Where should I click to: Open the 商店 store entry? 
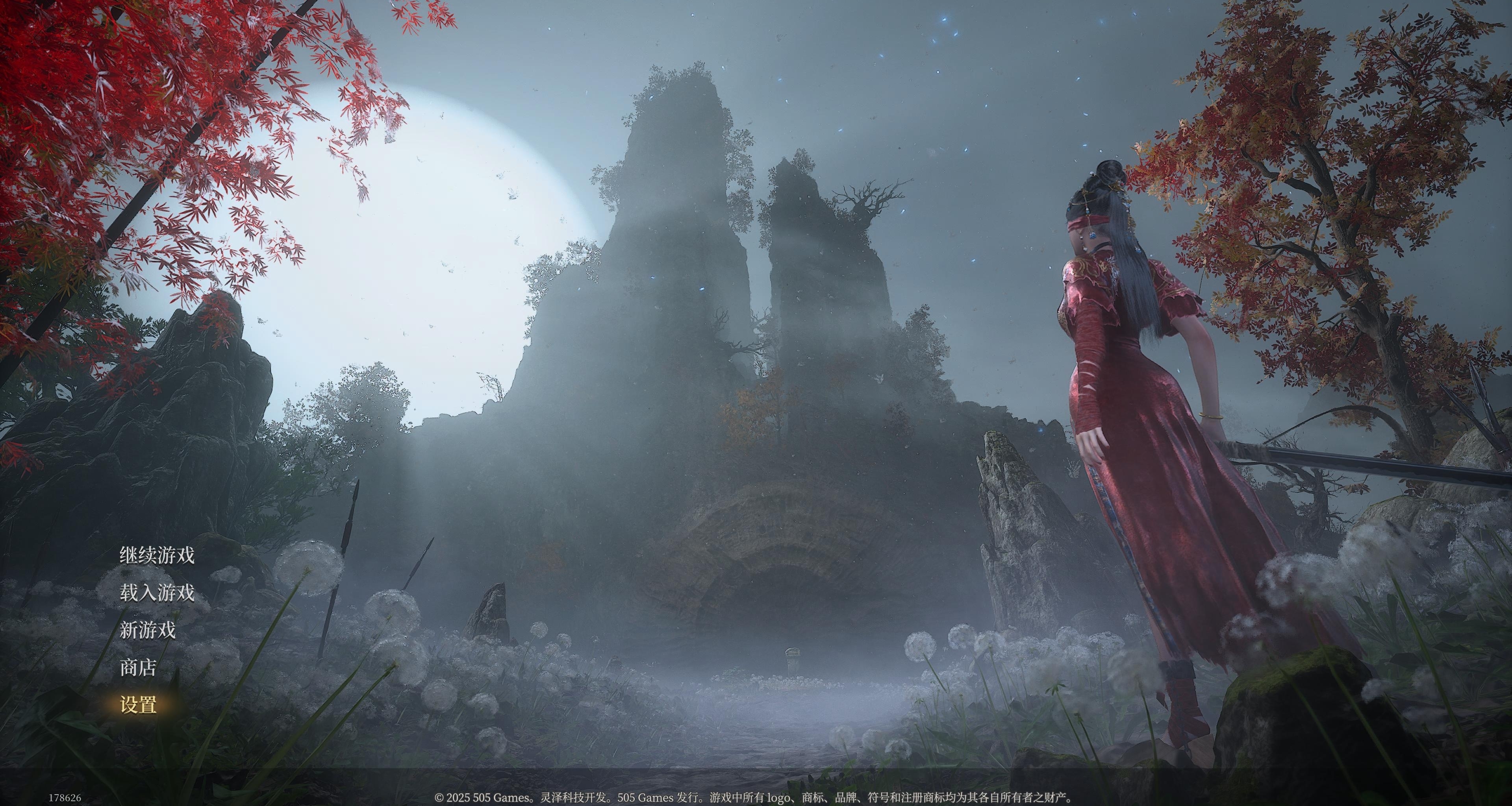pos(138,667)
